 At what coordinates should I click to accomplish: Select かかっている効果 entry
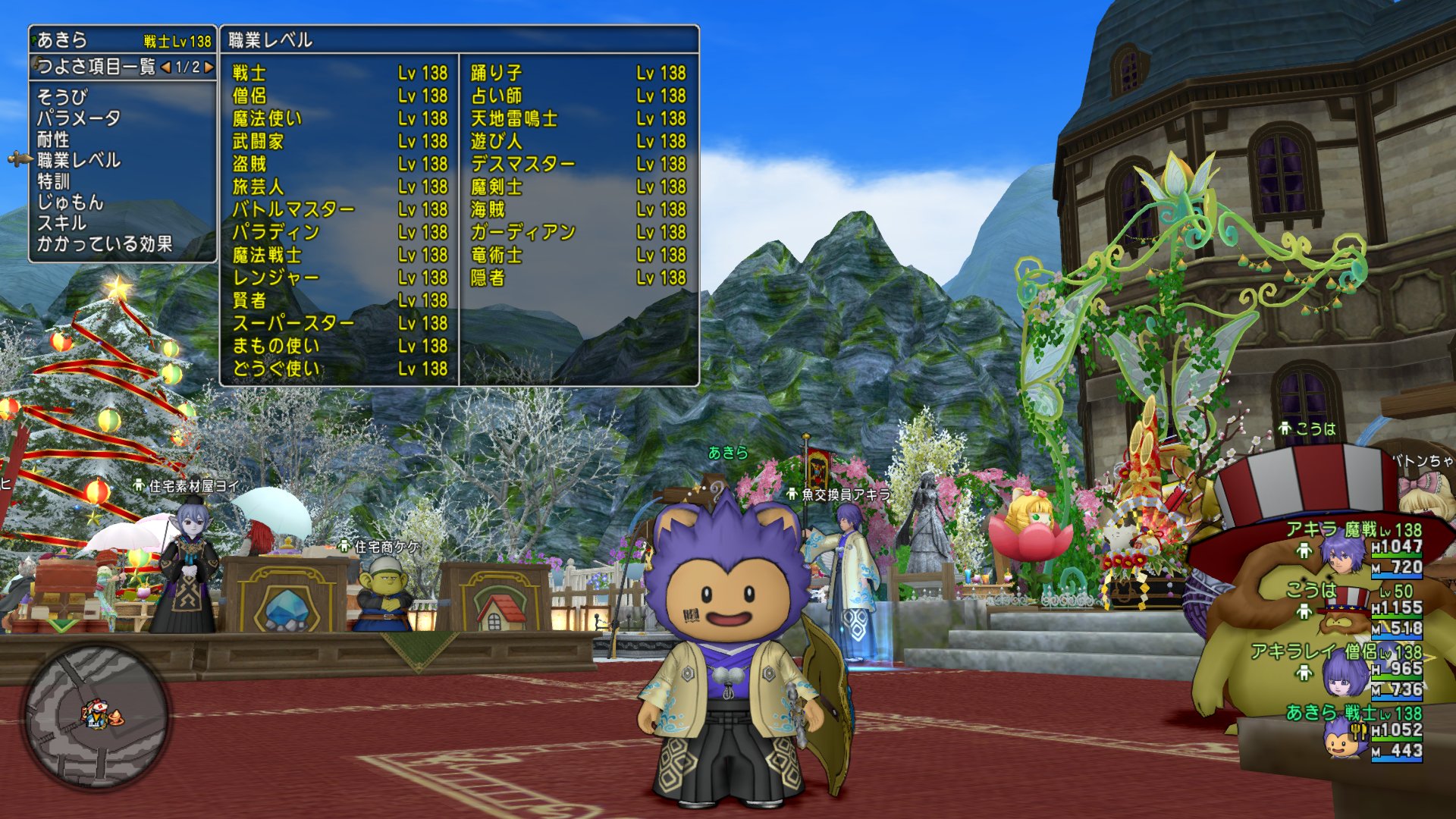[105, 244]
